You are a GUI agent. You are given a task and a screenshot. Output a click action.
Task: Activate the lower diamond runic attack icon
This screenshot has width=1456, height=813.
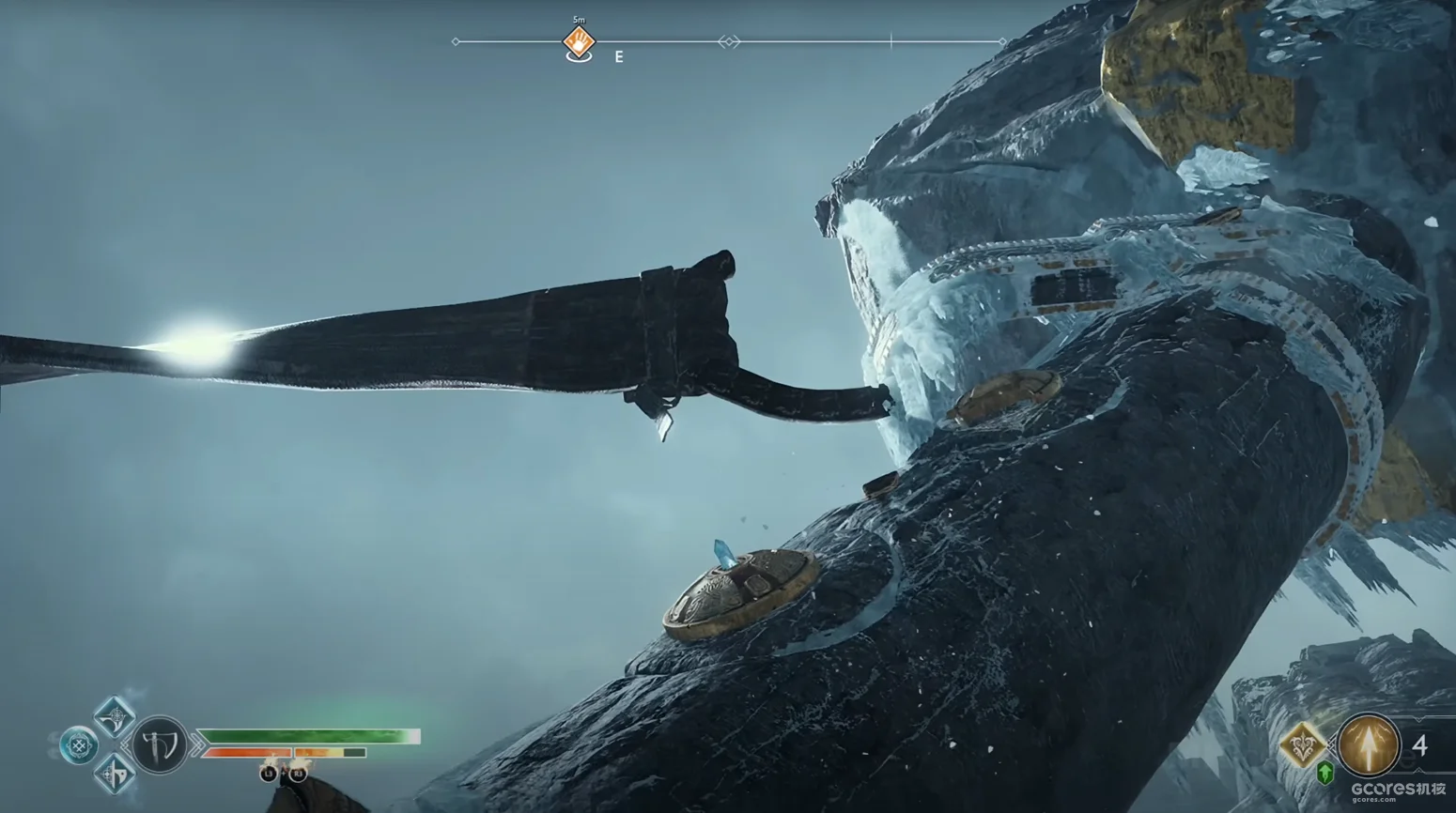click(114, 774)
